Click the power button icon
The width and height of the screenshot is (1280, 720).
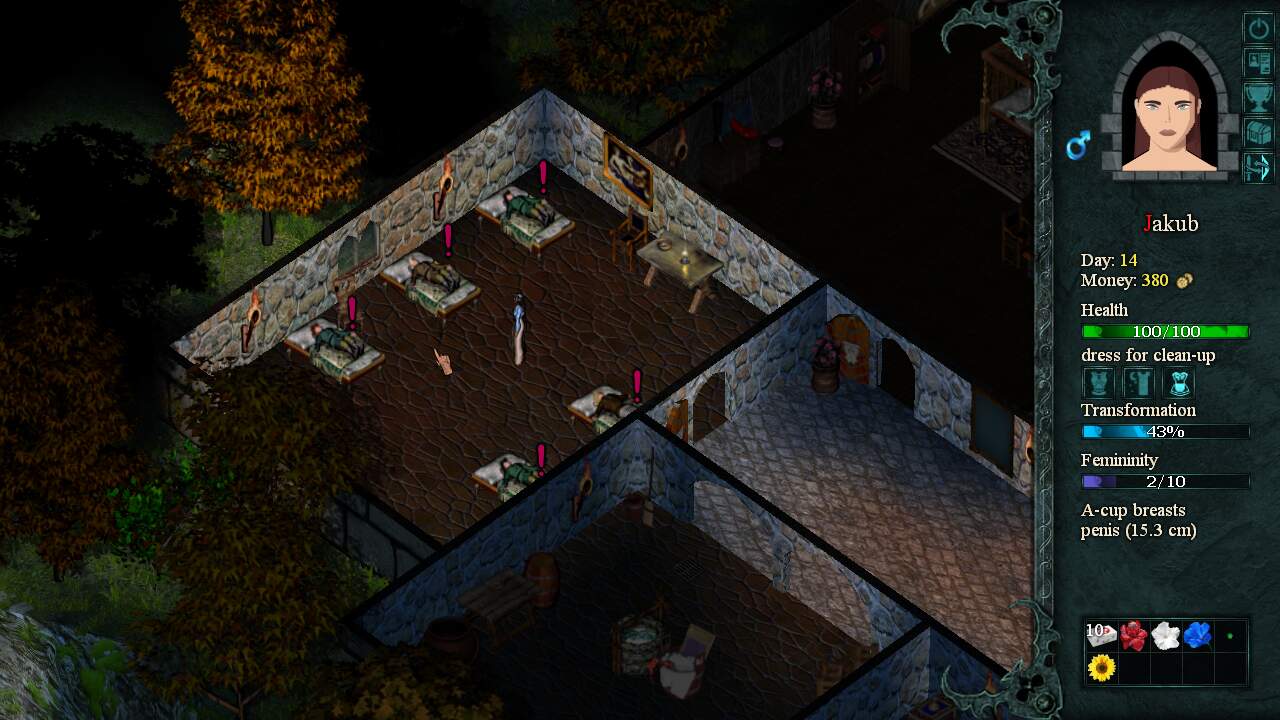1257,27
